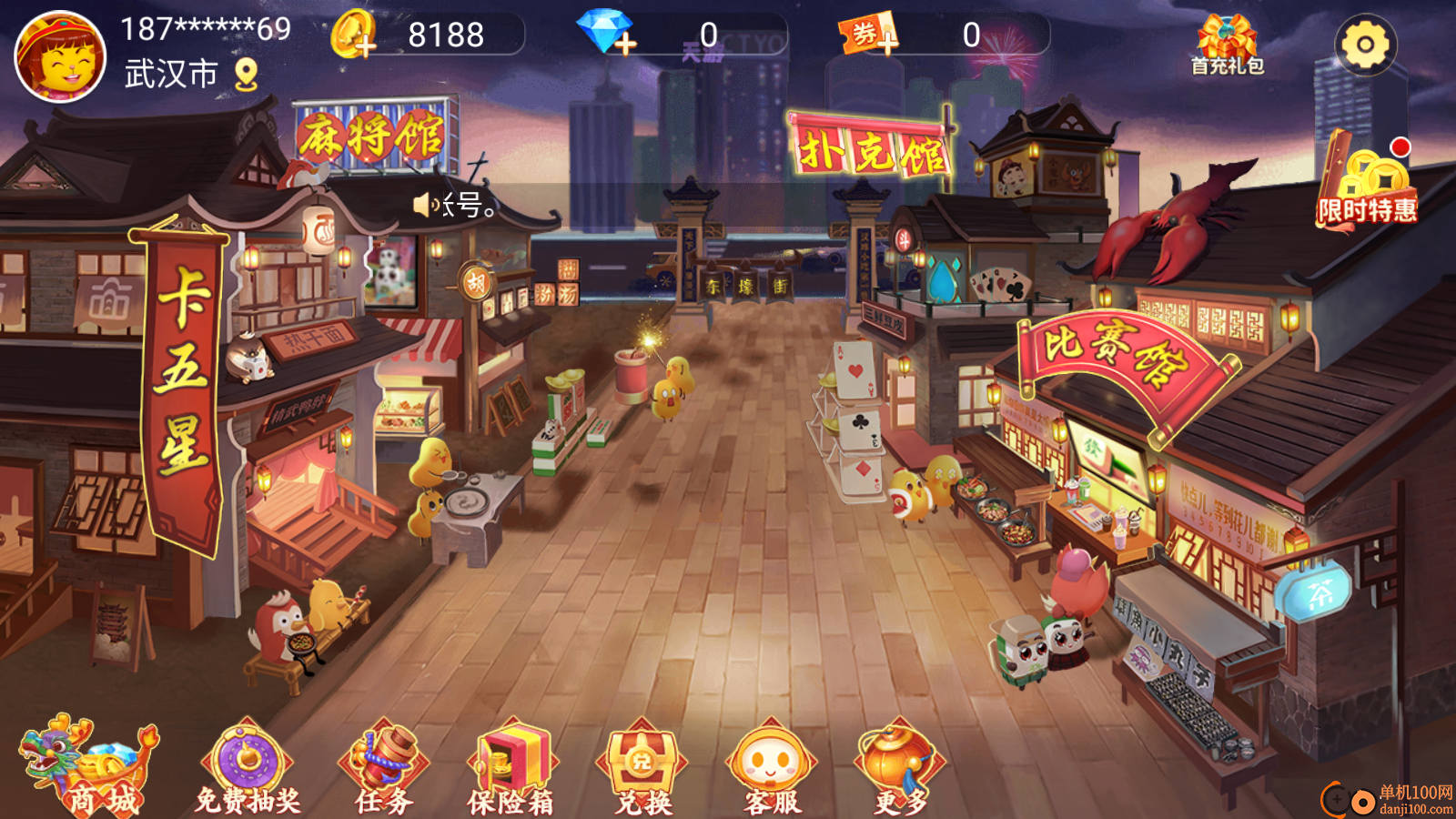Open the 任务 tasks menu

click(383, 766)
